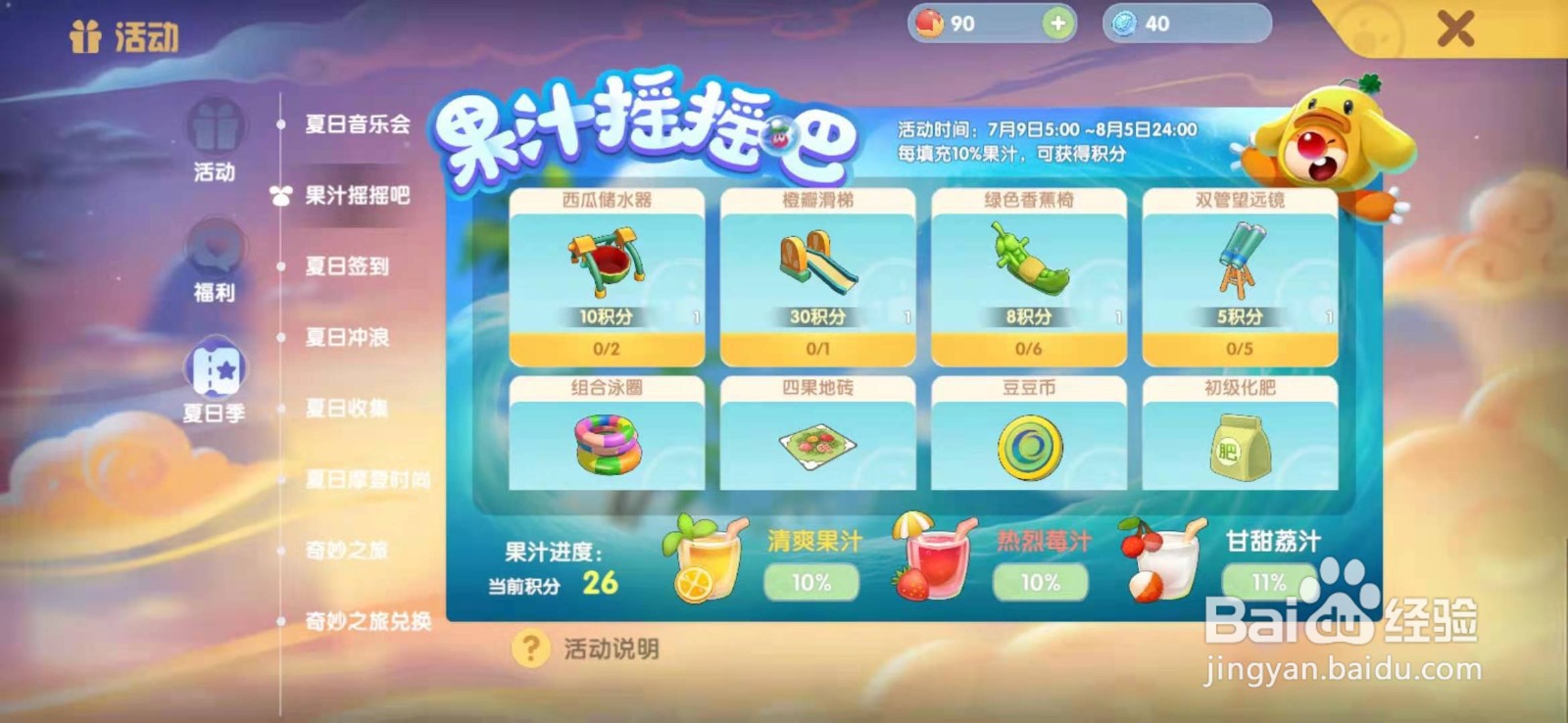Click the 11% lychee juice progress bar
Image resolution: width=1568 pixels, height=723 pixels.
[1265, 584]
